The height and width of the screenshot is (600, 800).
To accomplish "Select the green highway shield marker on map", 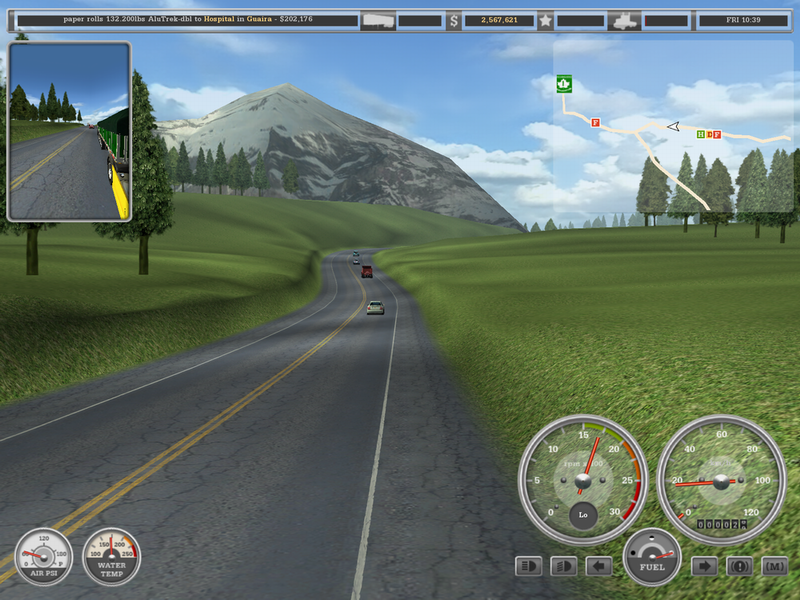I will [x=565, y=83].
